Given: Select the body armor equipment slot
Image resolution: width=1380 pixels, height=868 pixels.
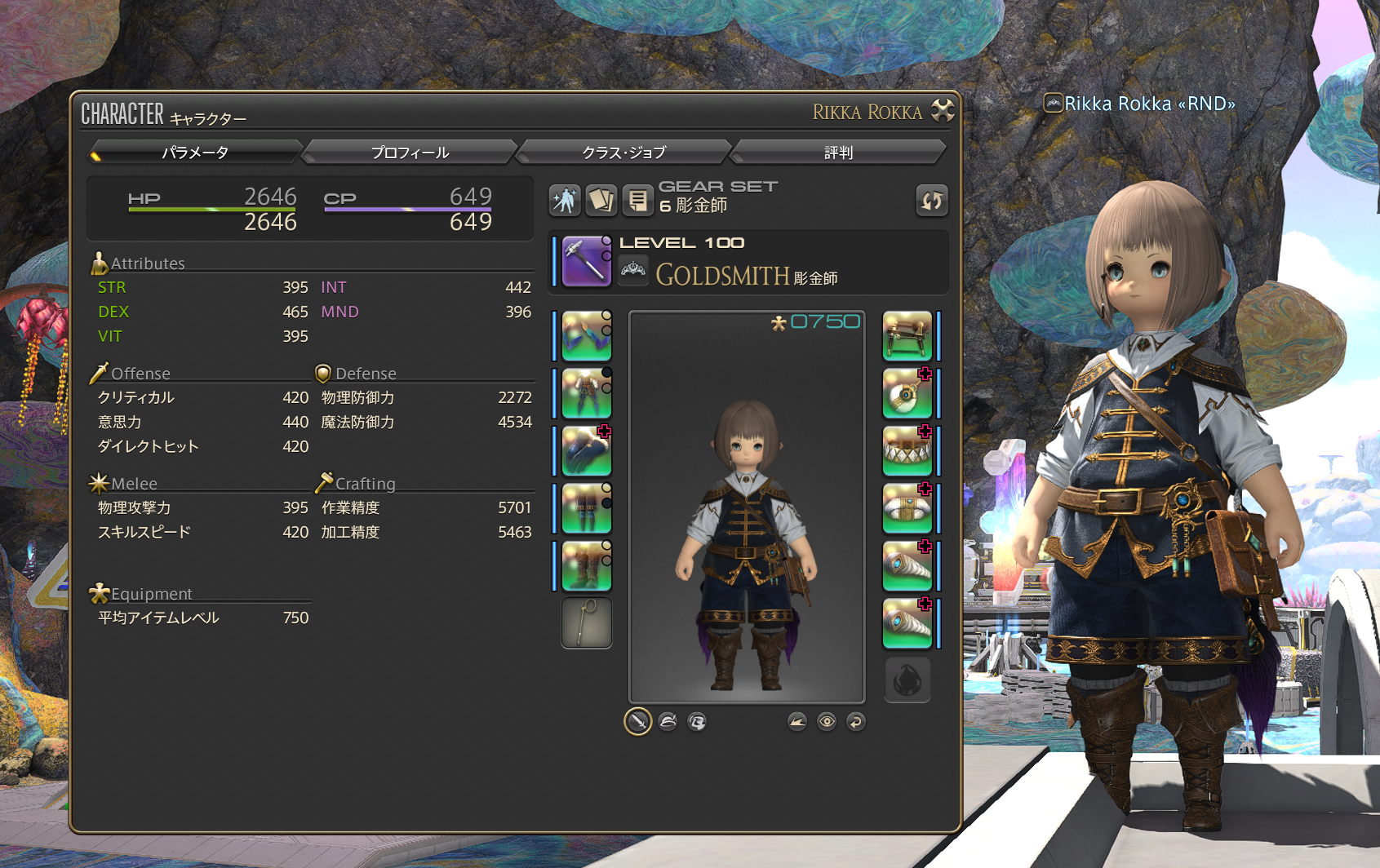Looking at the screenshot, I should [586, 393].
